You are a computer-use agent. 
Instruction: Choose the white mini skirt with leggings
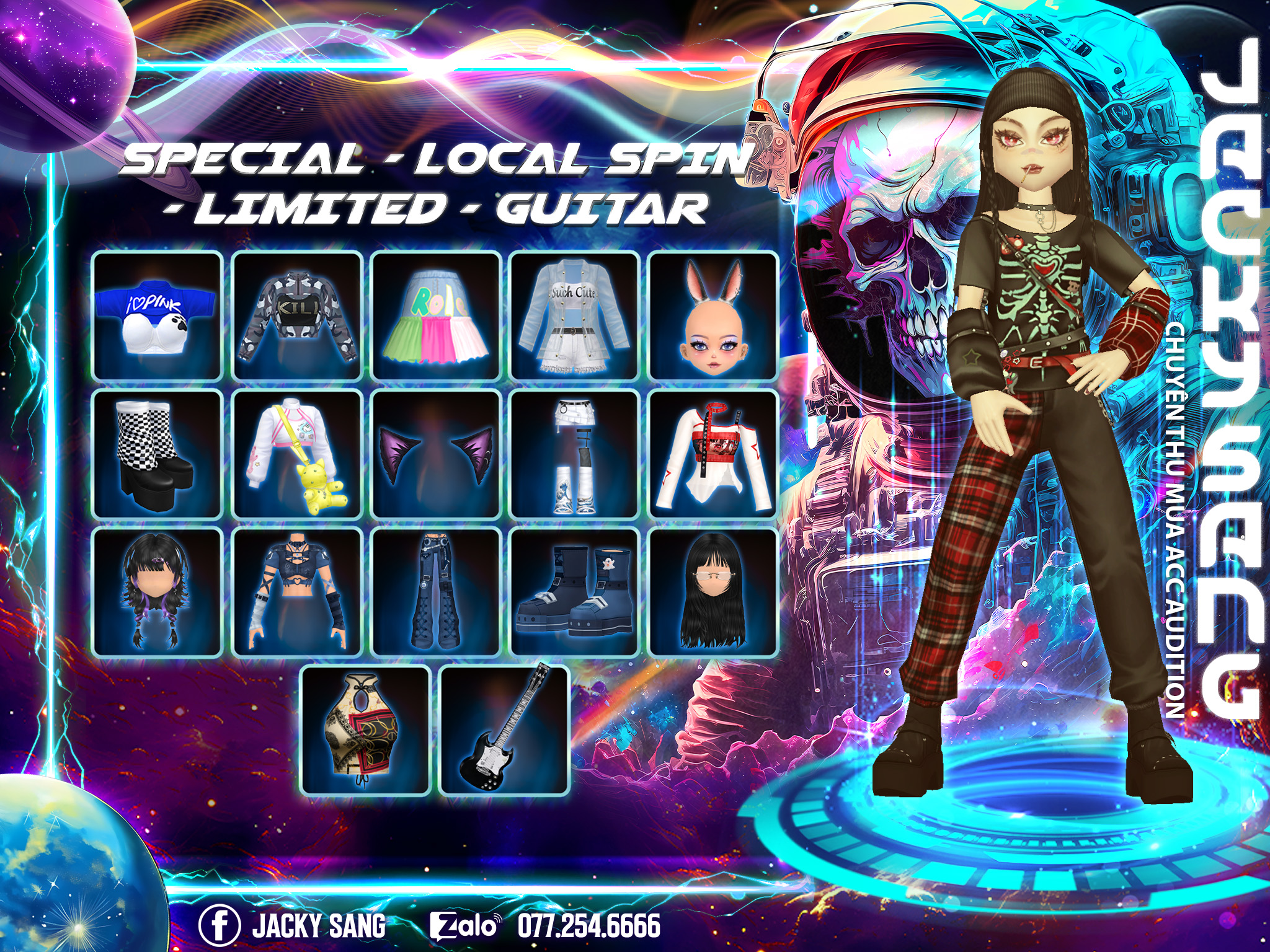click(575, 454)
